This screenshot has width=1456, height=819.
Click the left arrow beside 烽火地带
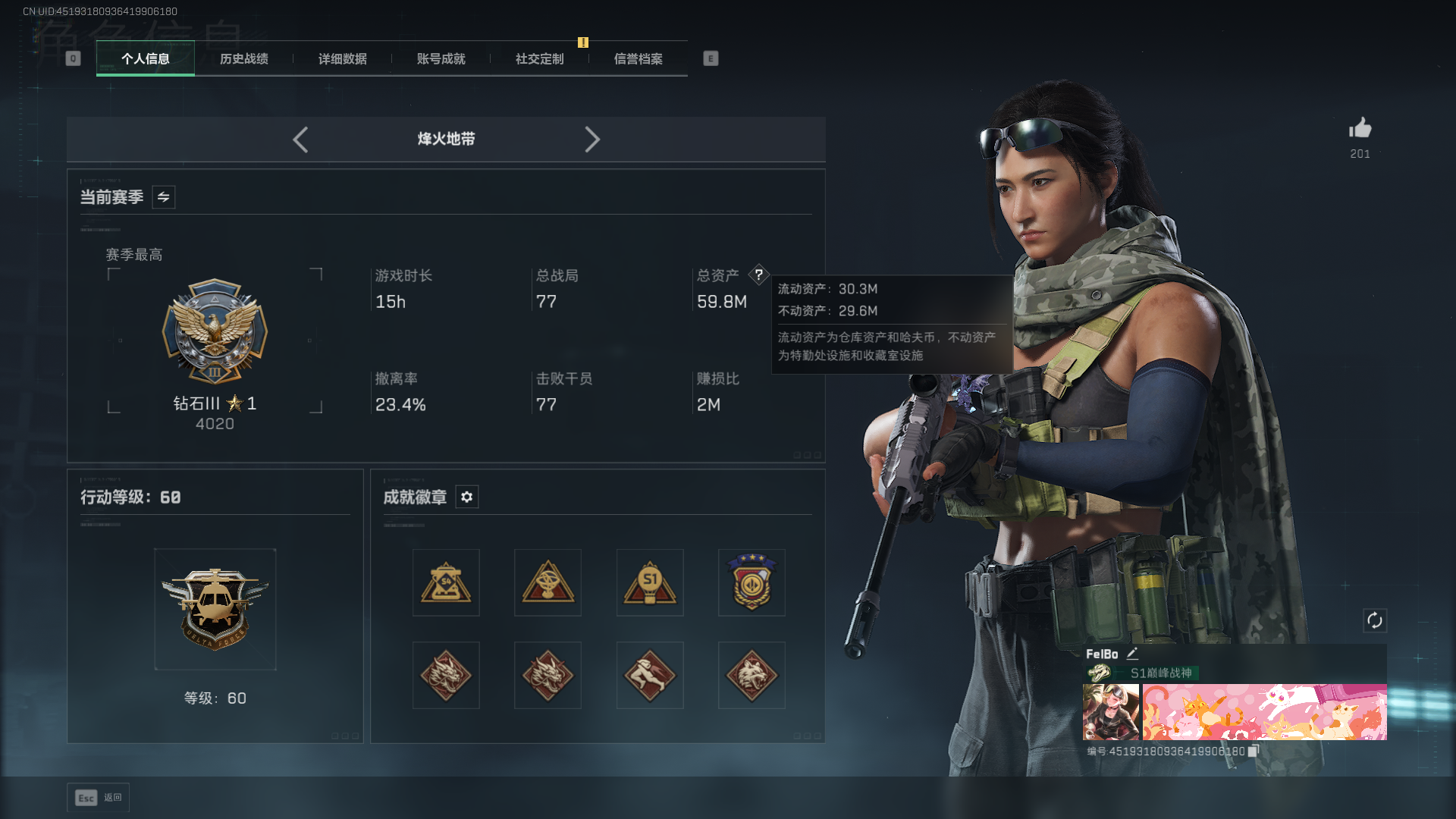(x=300, y=140)
